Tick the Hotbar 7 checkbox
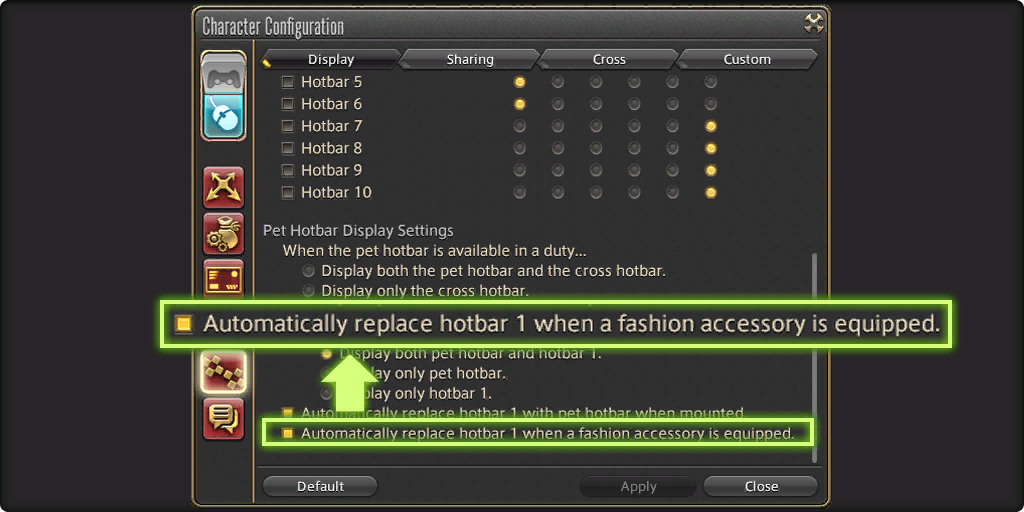This screenshot has width=1024, height=512. [x=288, y=126]
